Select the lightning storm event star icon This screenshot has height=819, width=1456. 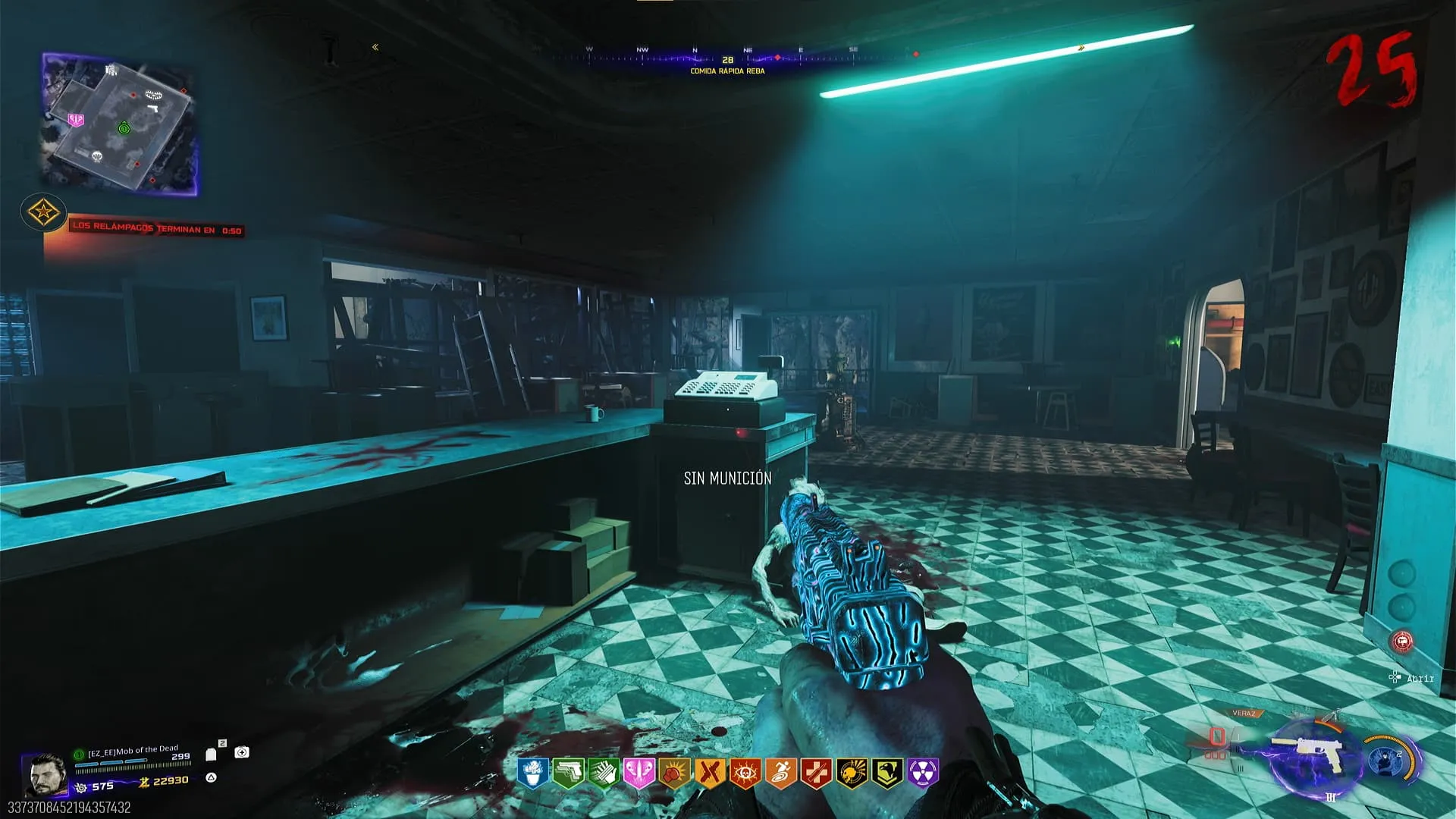(x=43, y=213)
